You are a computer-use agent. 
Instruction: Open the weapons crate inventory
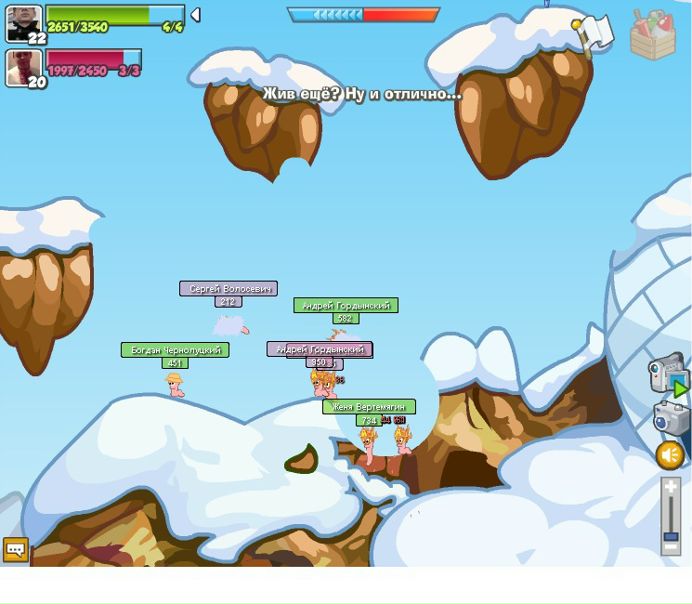[652, 34]
